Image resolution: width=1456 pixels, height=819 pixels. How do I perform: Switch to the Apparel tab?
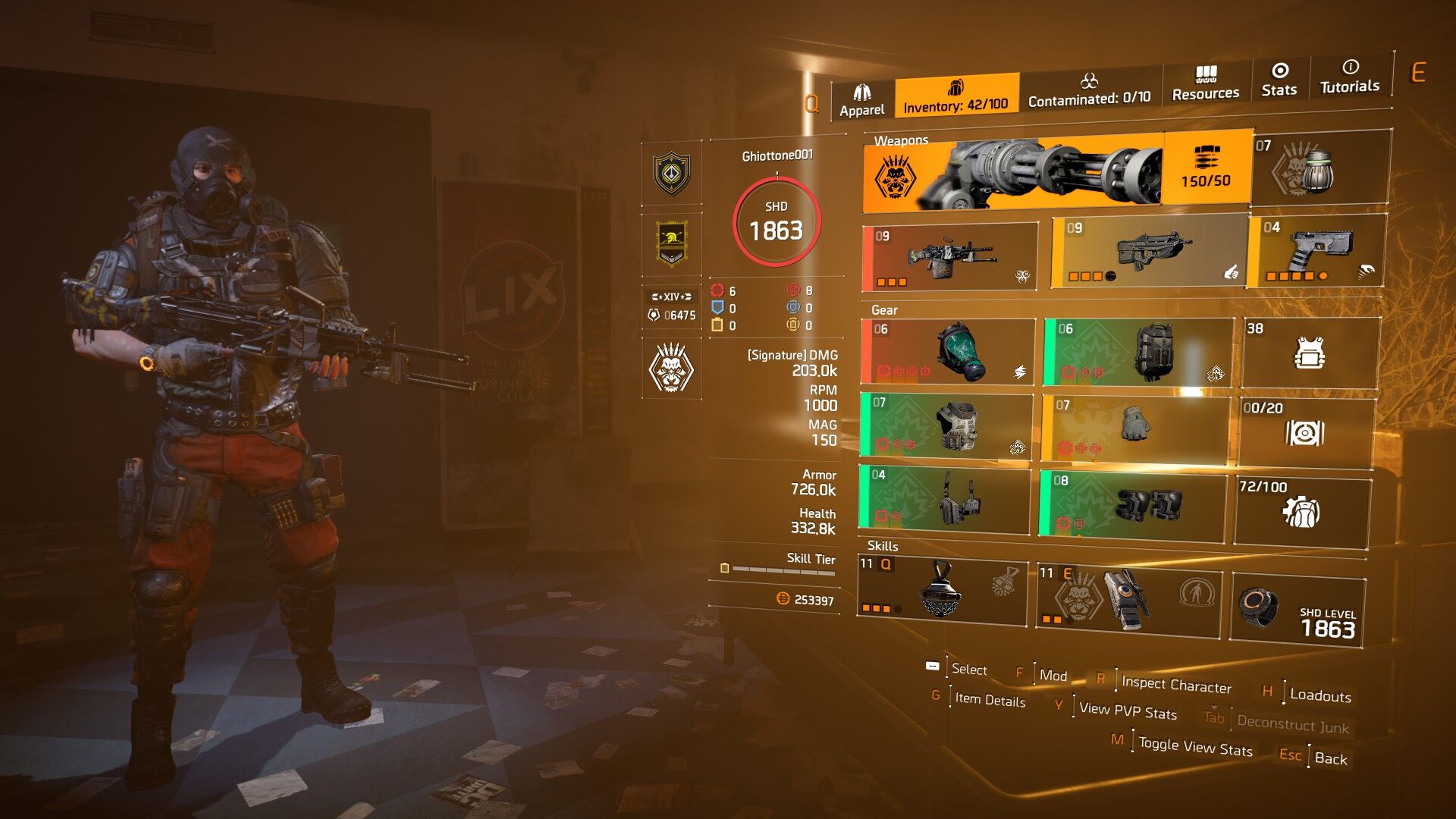point(861,101)
